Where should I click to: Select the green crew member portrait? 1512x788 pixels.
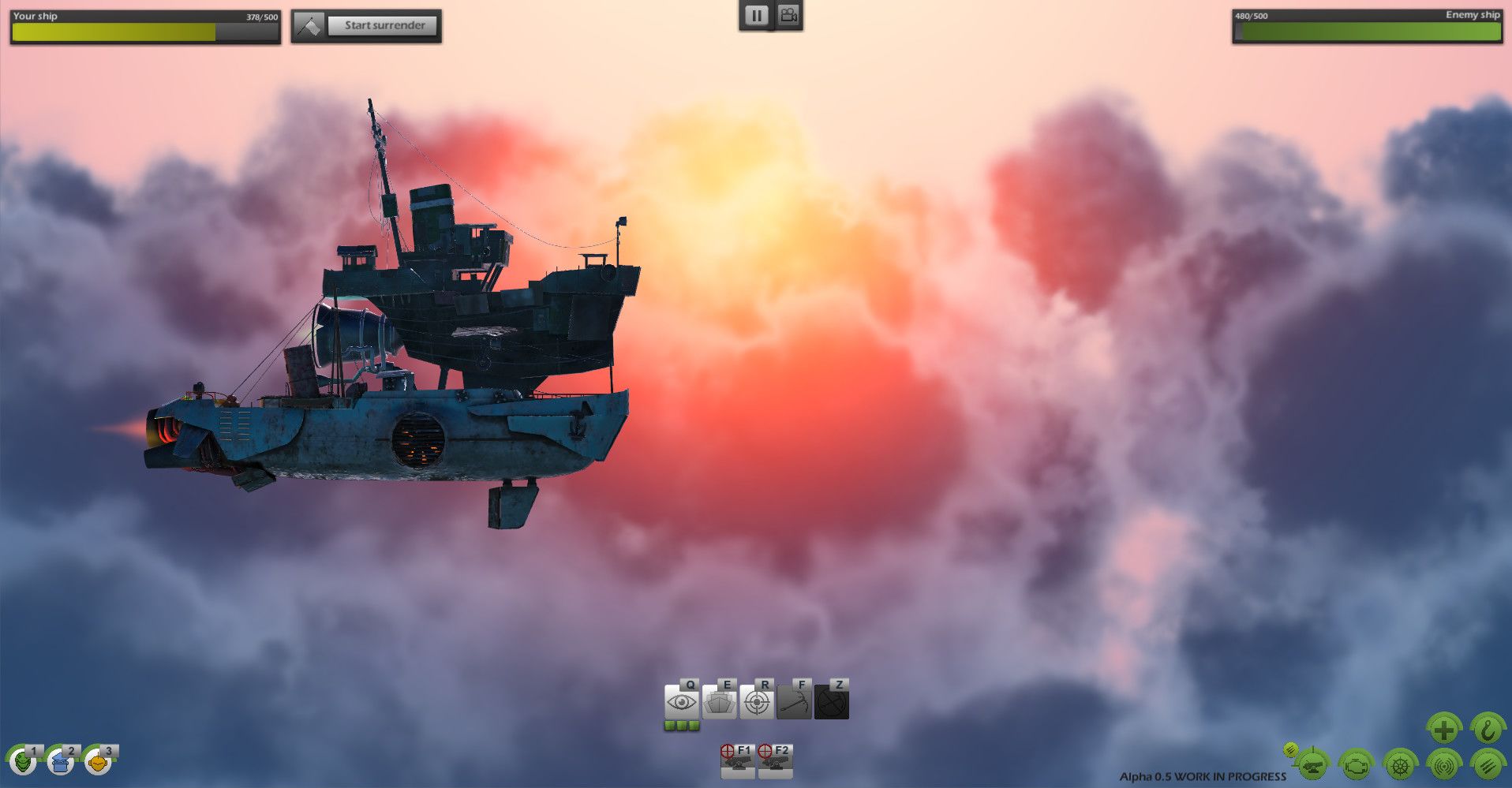click(23, 763)
